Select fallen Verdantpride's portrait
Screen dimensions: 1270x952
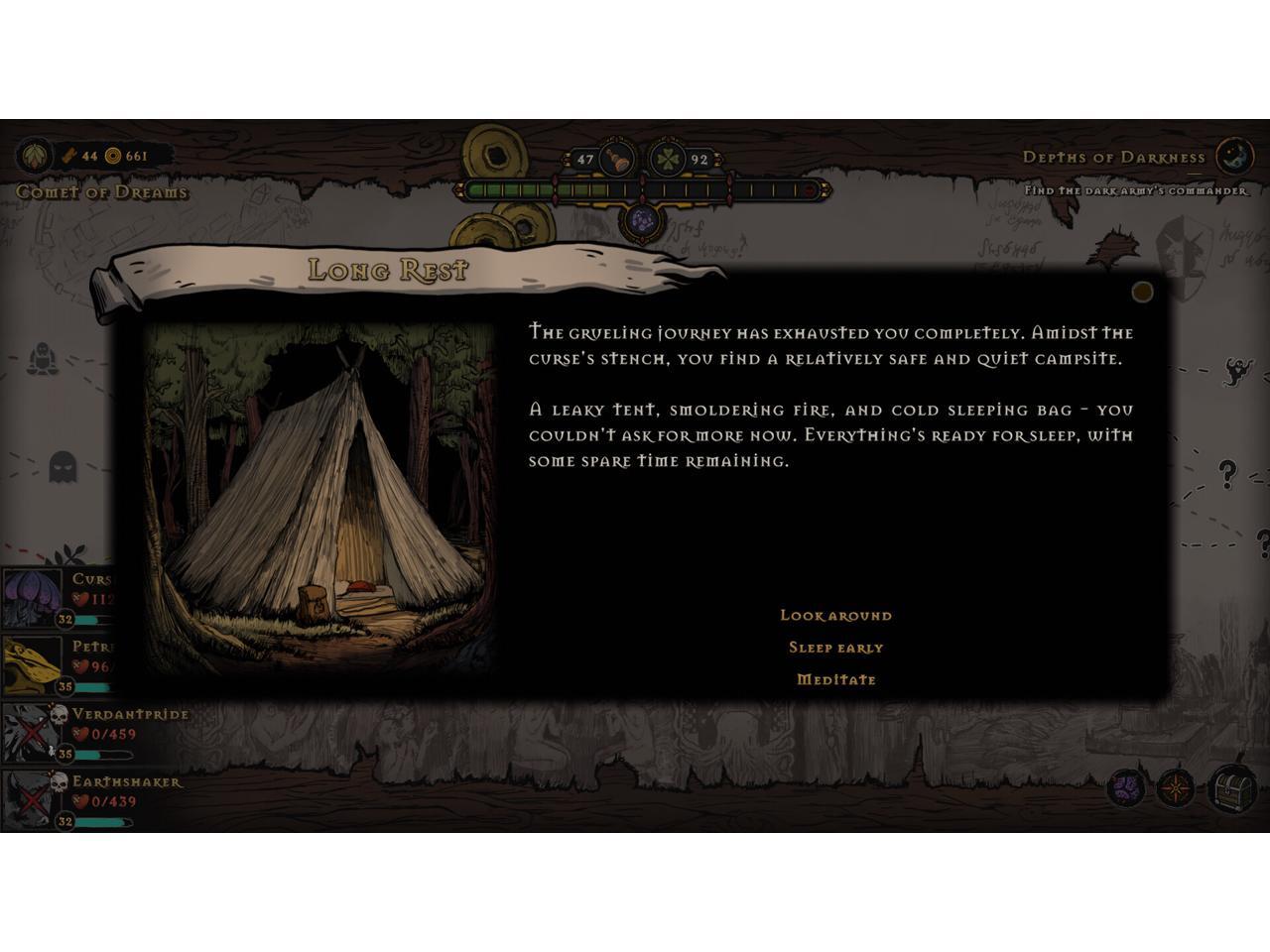point(30,733)
